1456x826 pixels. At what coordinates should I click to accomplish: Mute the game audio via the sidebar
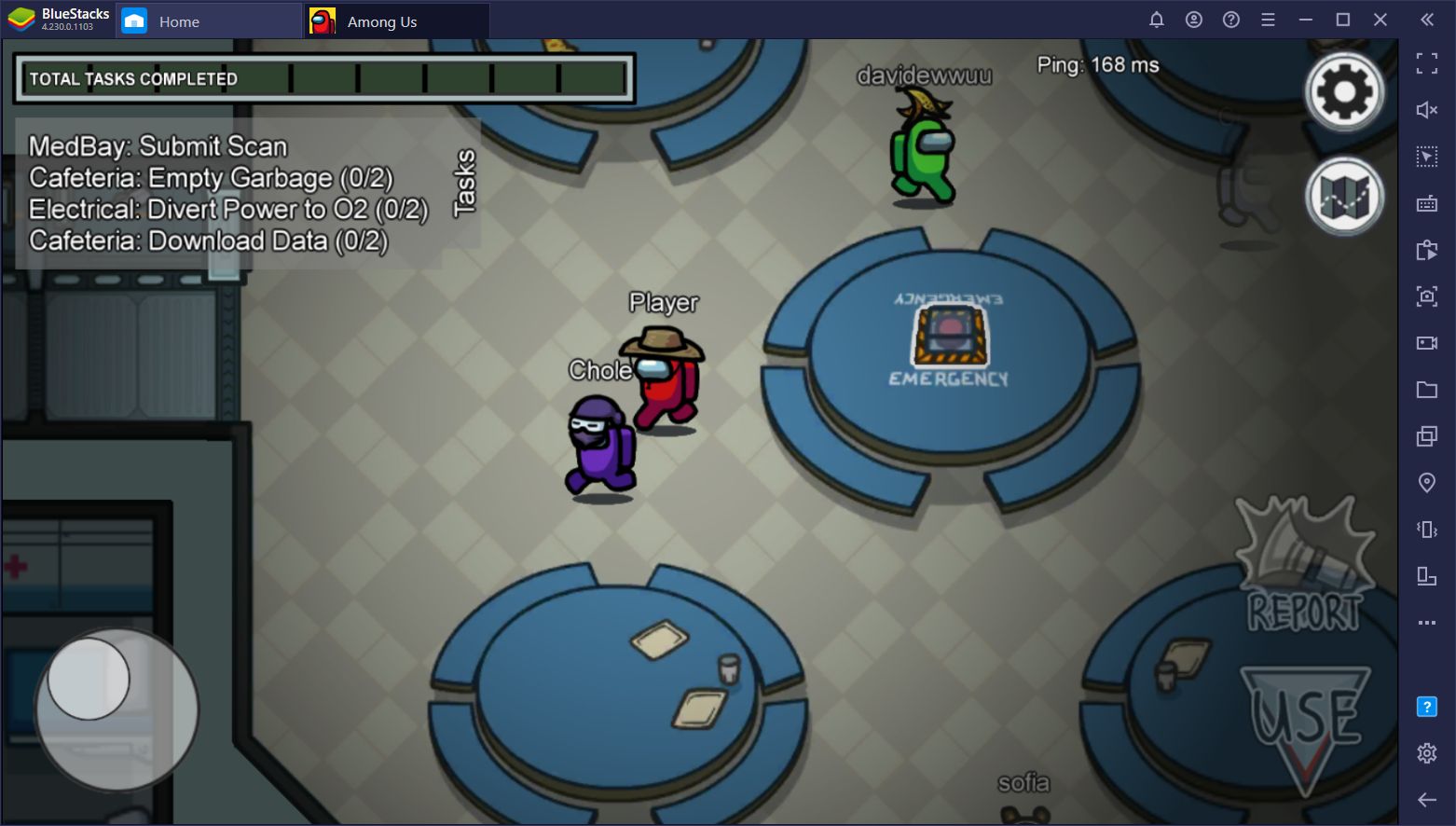point(1427,109)
